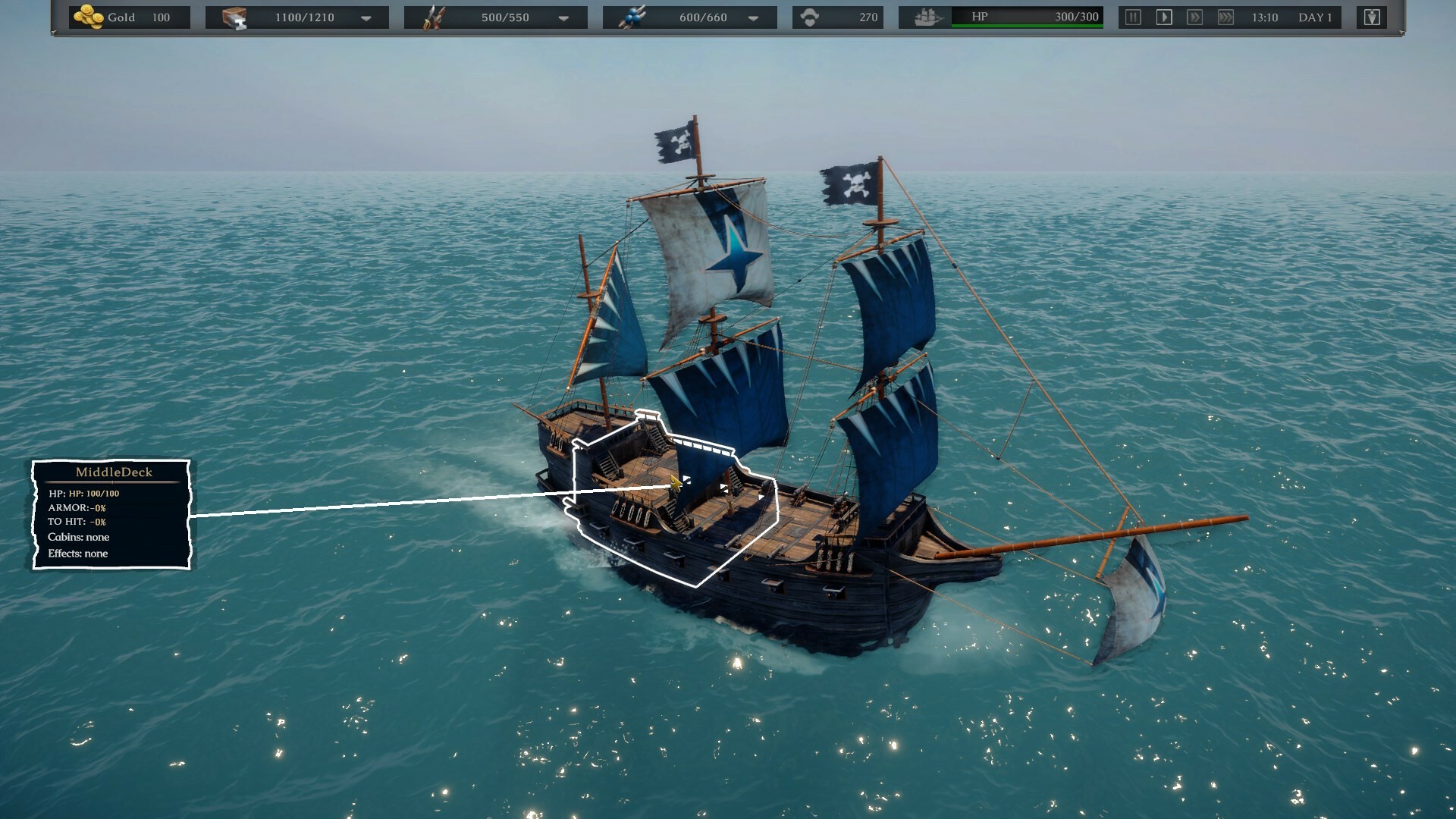This screenshot has width=1456, height=819.
Task: Click the ship silhouette HP icon
Action: [x=928, y=17]
